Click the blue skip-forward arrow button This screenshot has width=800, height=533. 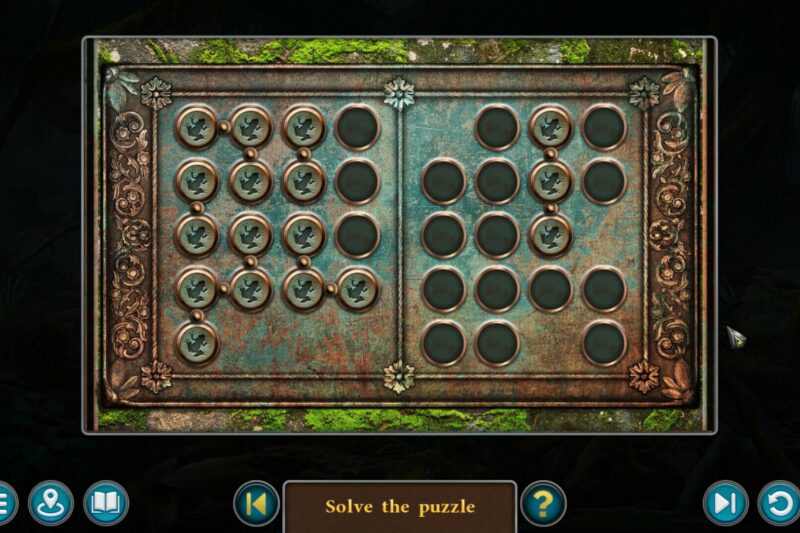[725, 503]
